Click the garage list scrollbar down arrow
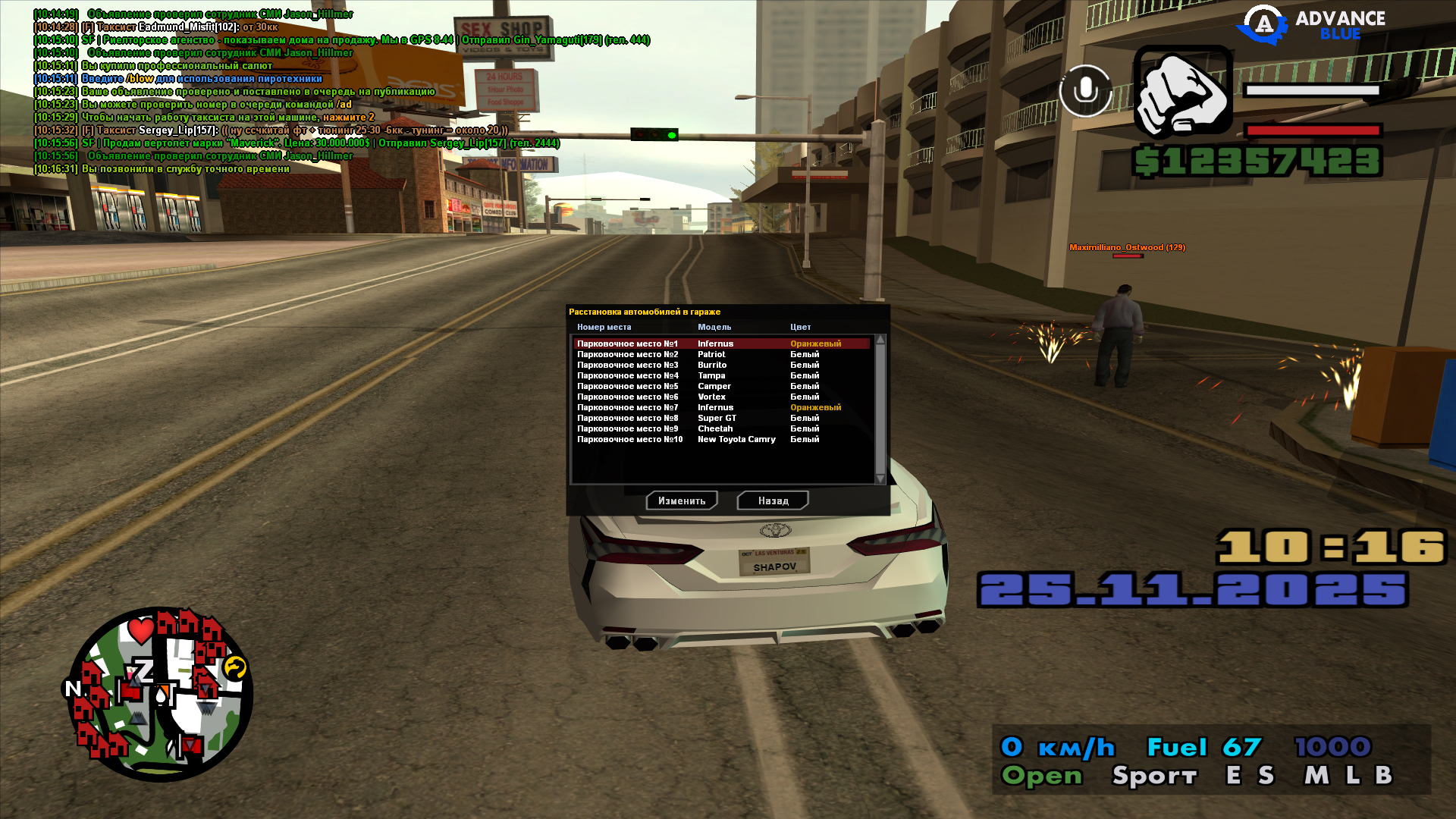The height and width of the screenshot is (819, 1456). [880, 479]
